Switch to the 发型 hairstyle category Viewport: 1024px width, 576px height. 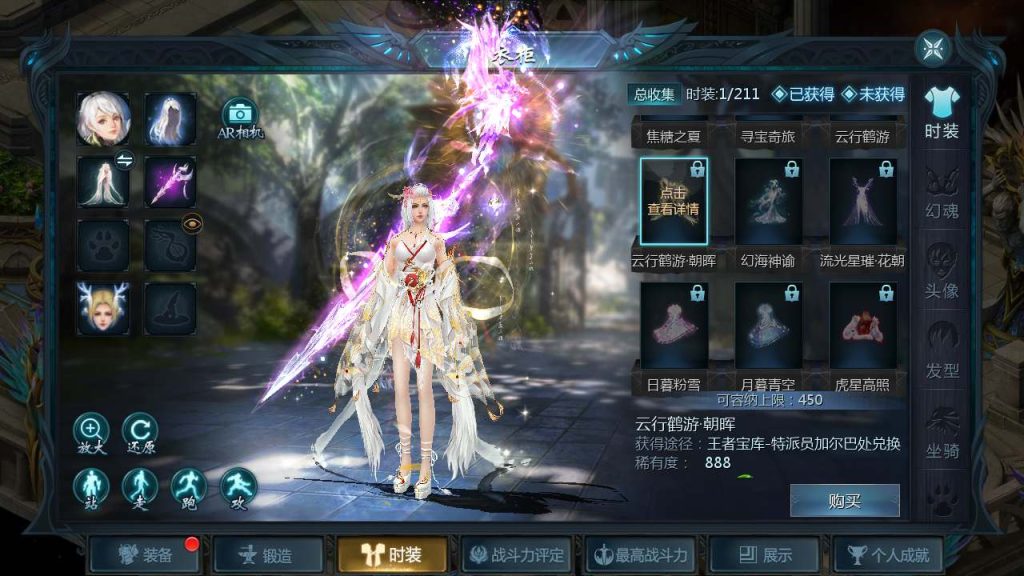click(x=941, y=356)
